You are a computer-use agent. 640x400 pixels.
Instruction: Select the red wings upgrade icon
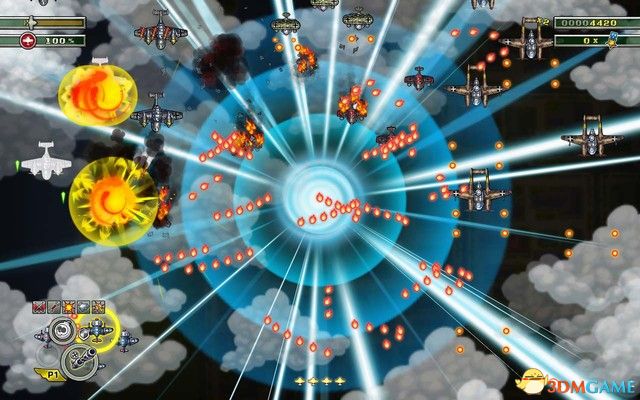pos(39,307)
